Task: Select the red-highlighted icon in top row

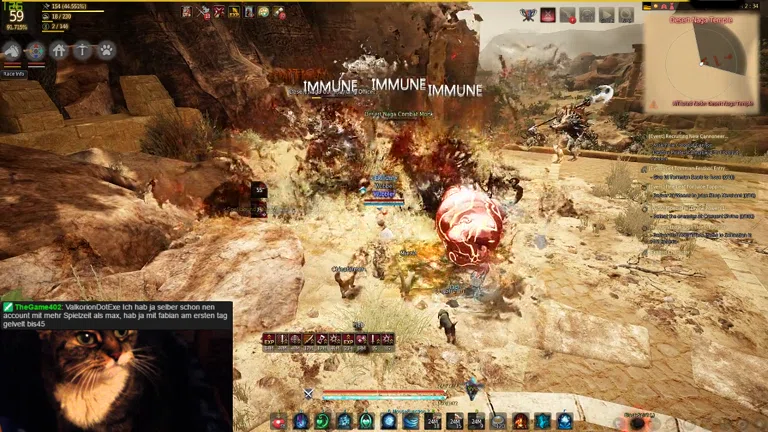Action: click(548, 14)
